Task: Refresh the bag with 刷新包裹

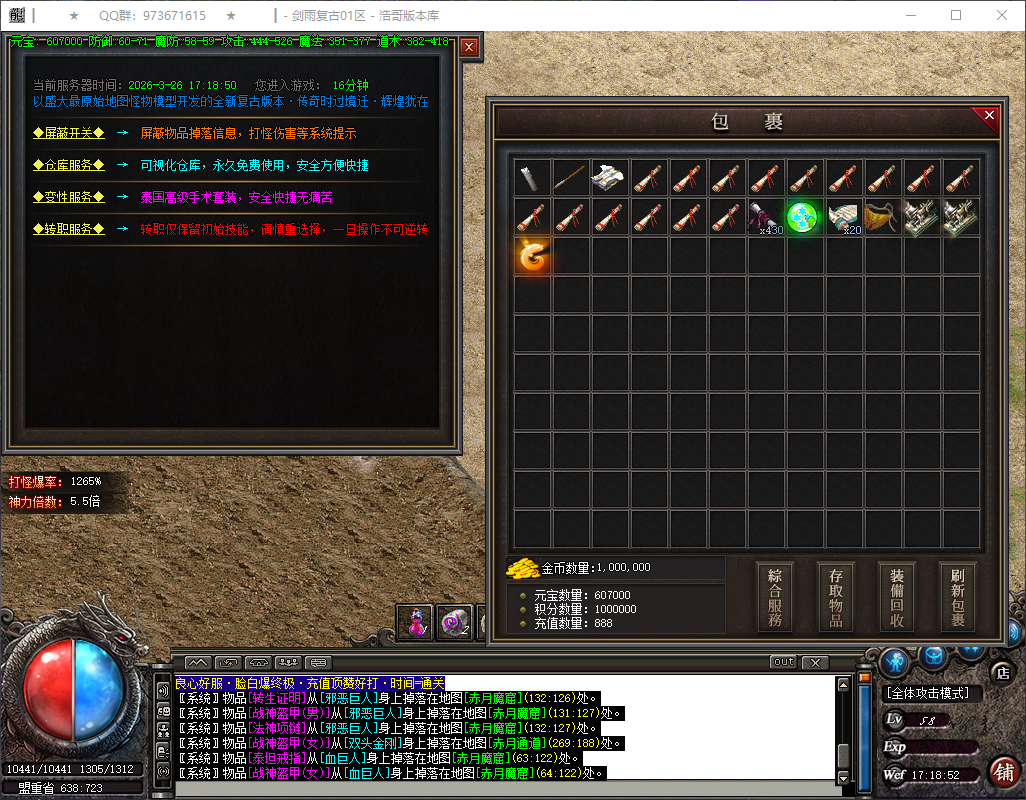Action: (958, 597)
